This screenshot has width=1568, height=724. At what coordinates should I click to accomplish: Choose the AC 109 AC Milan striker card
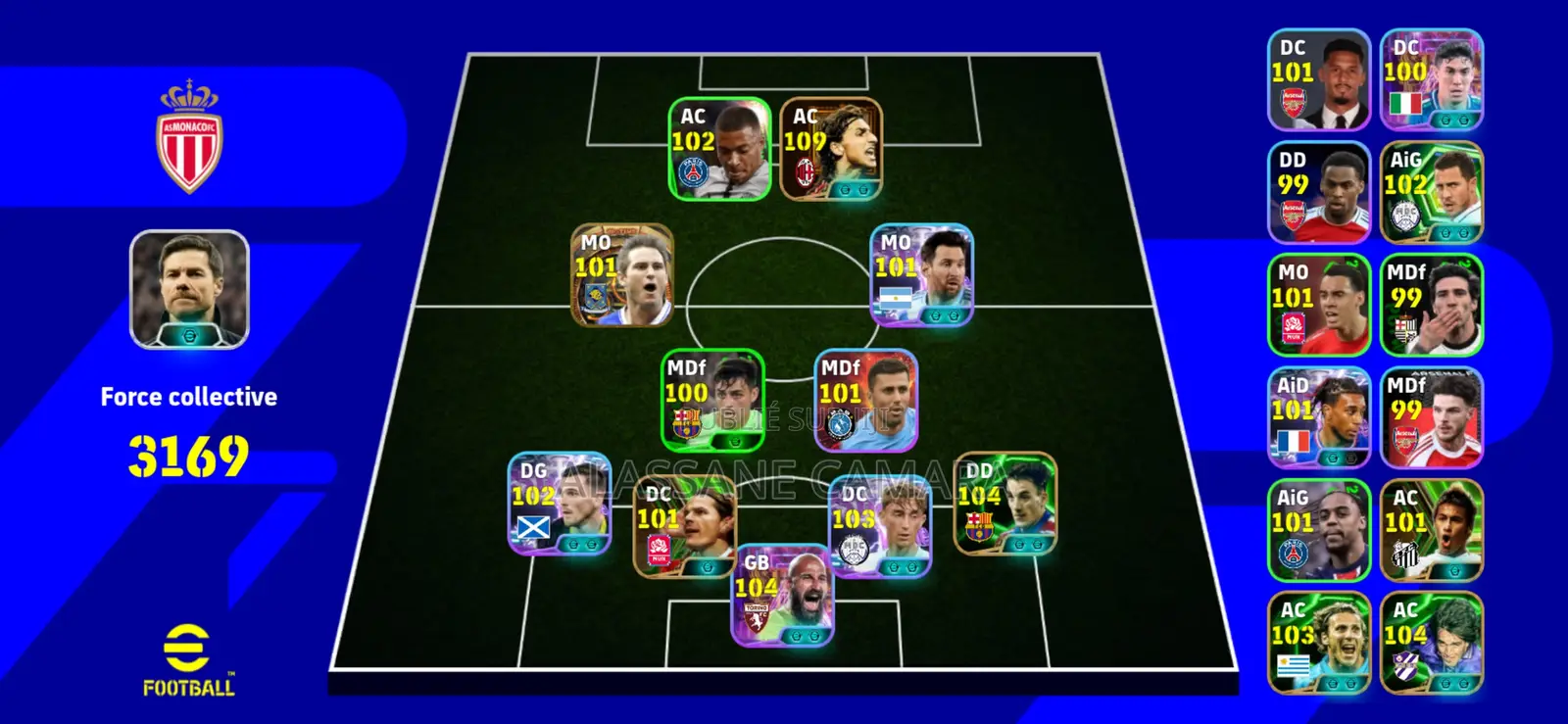pos(831,150)
